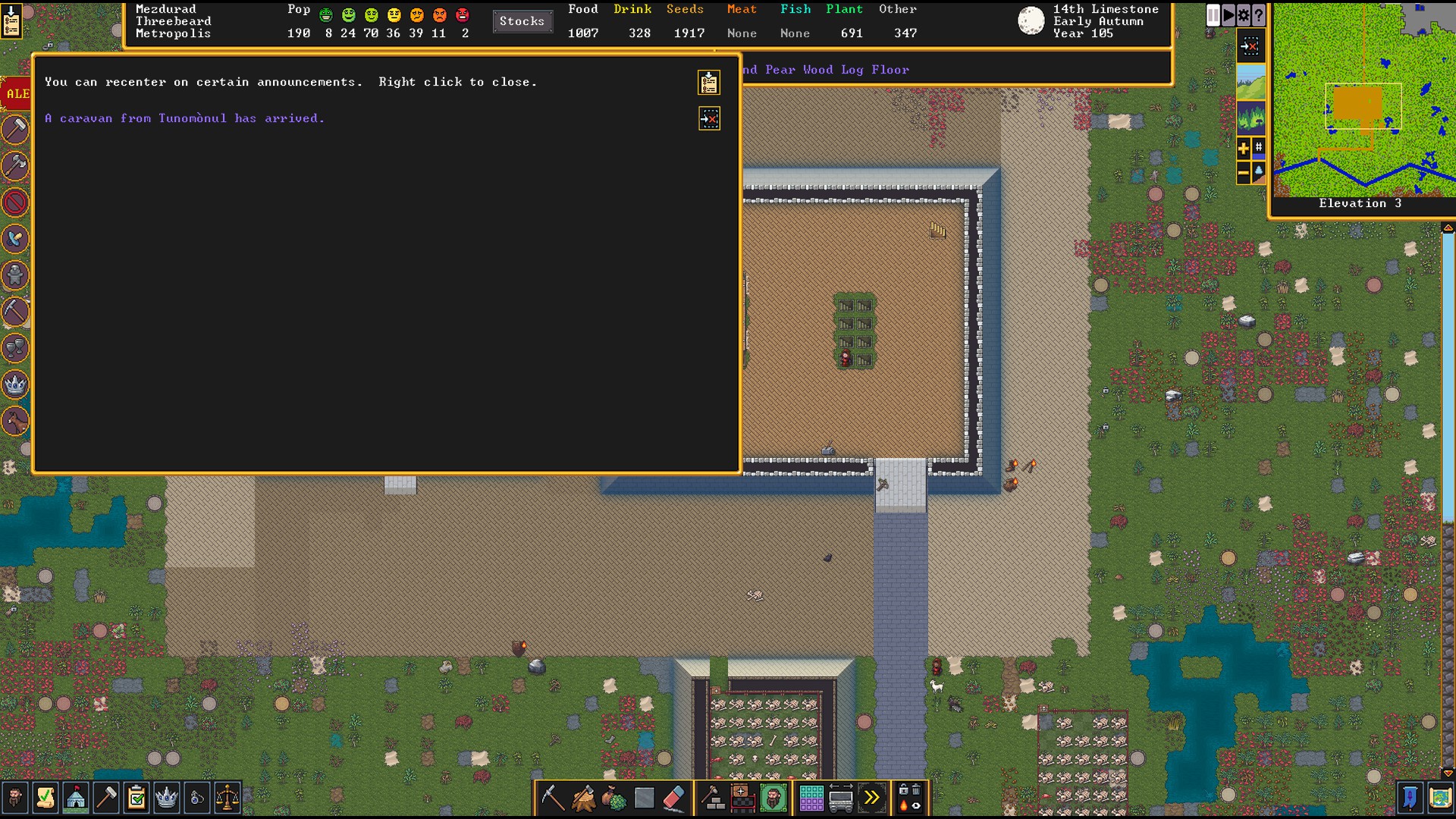Open the citizens info dwarf portrait
Screen dimensions: 1456x819
[14, 798]
